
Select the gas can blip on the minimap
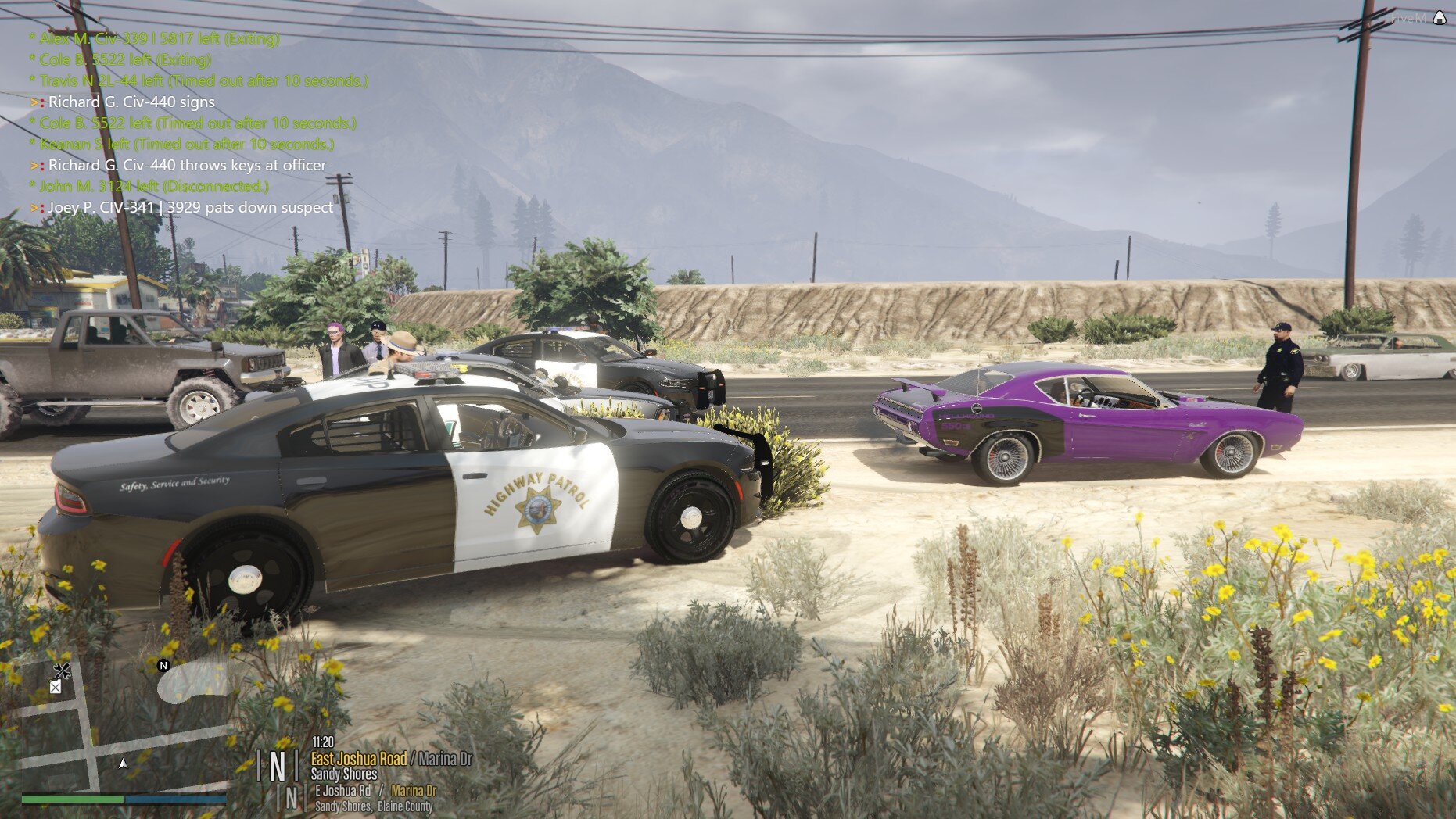click(x=56, y=687)
